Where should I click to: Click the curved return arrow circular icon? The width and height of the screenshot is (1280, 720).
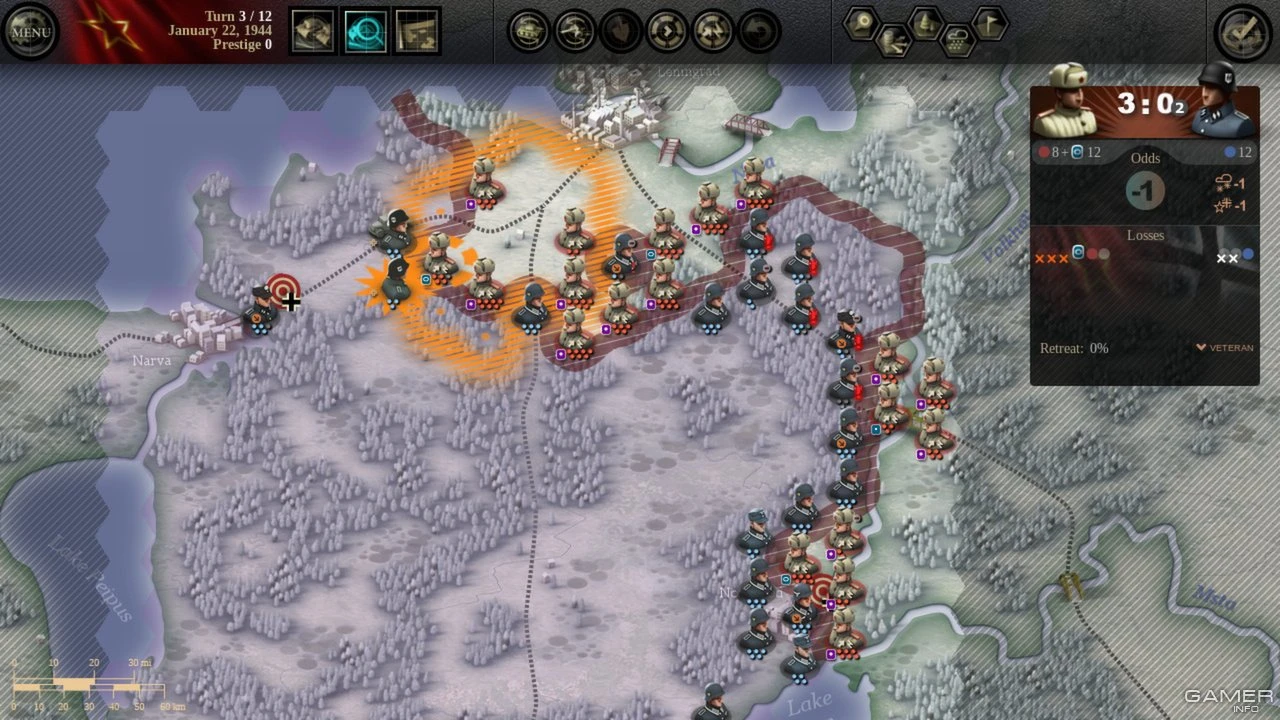click(760, 30)
